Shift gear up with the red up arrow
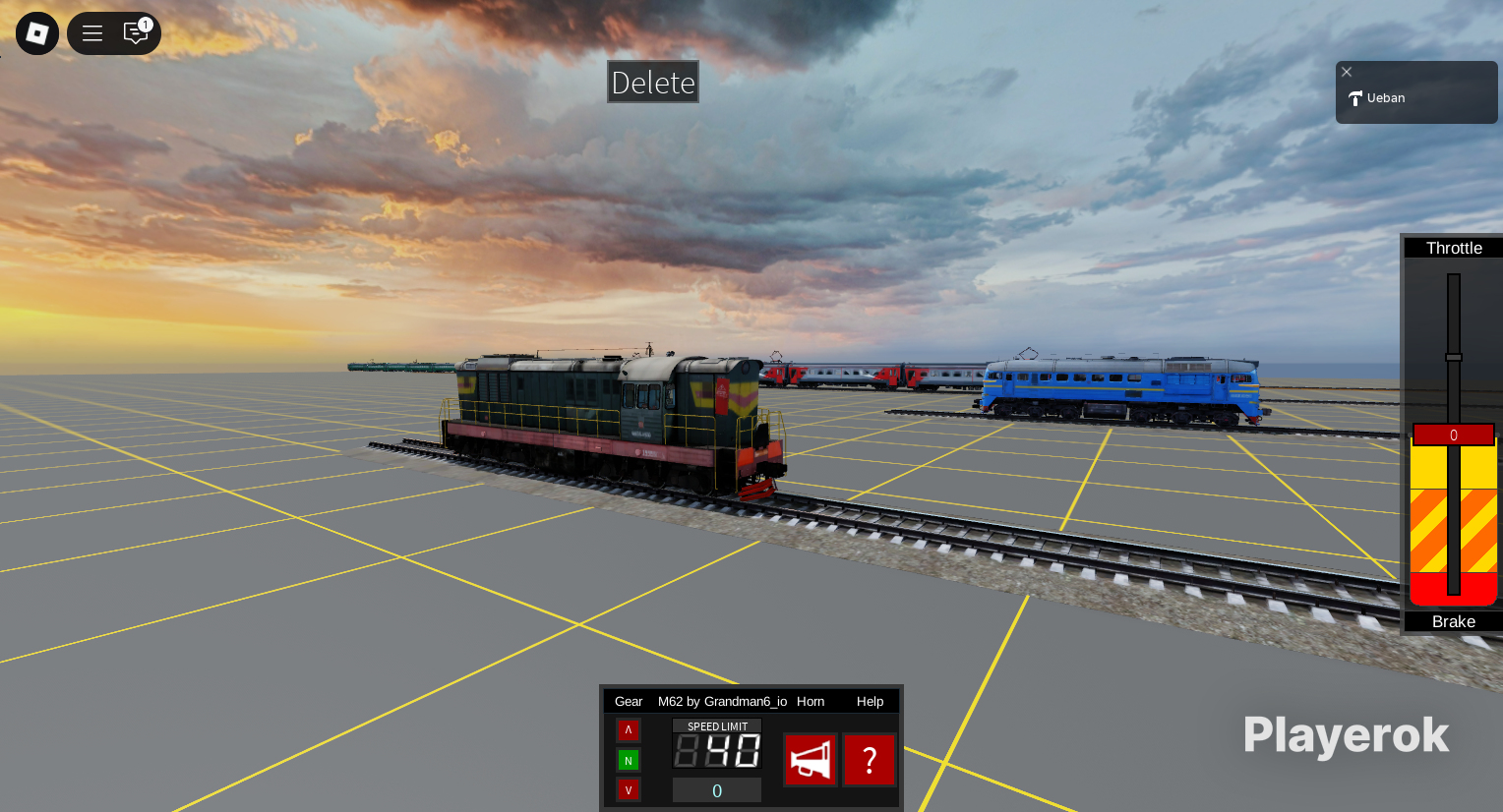The width and height of the screenshot is (1503, 812). [x=629, y=730]
